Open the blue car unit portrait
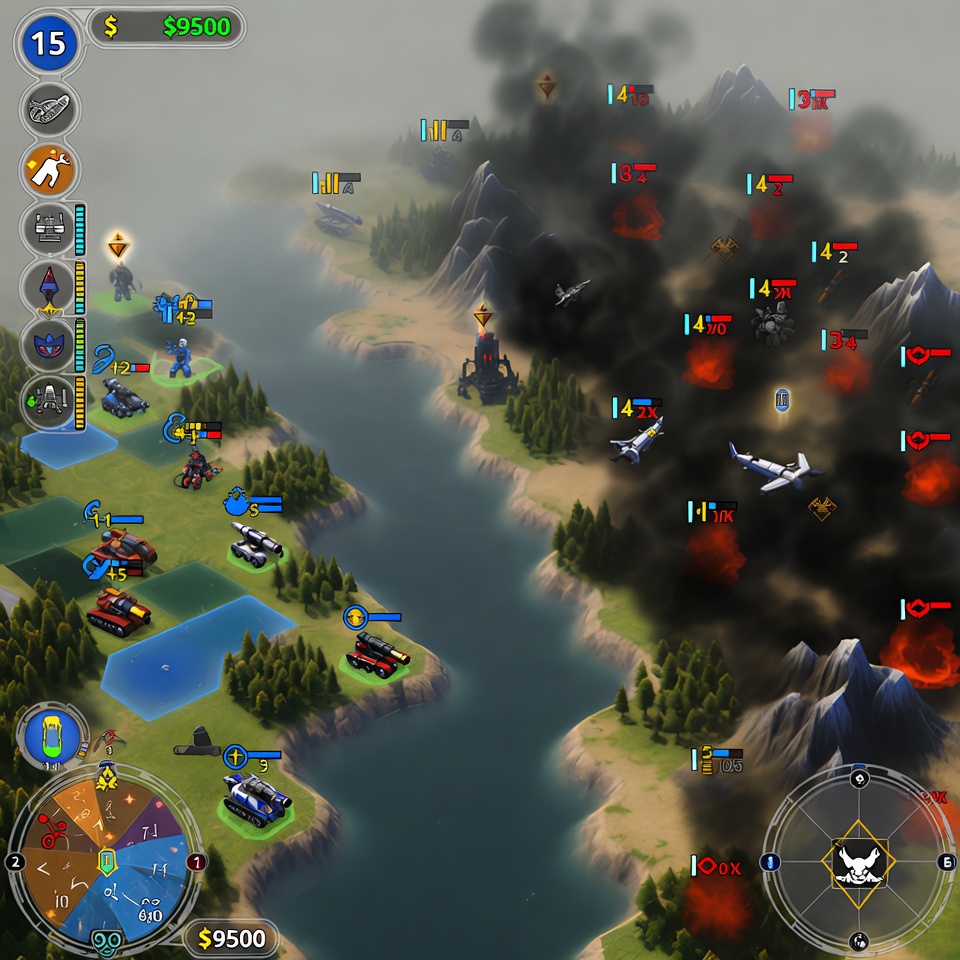 (x=52, y=736)
